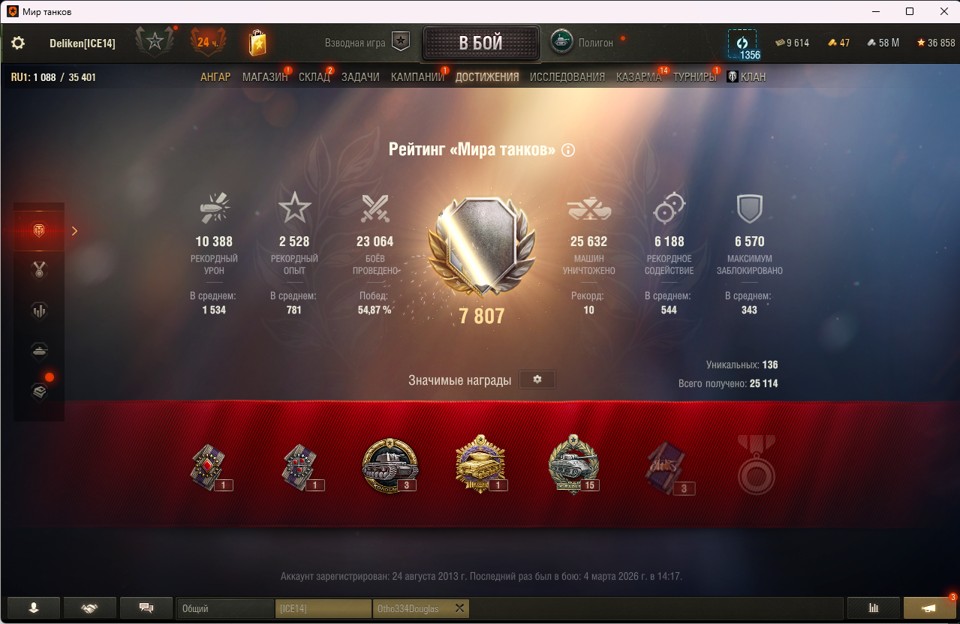Select the КАМПАНИИ tab

pyautogui.click(x=417, y=77)
